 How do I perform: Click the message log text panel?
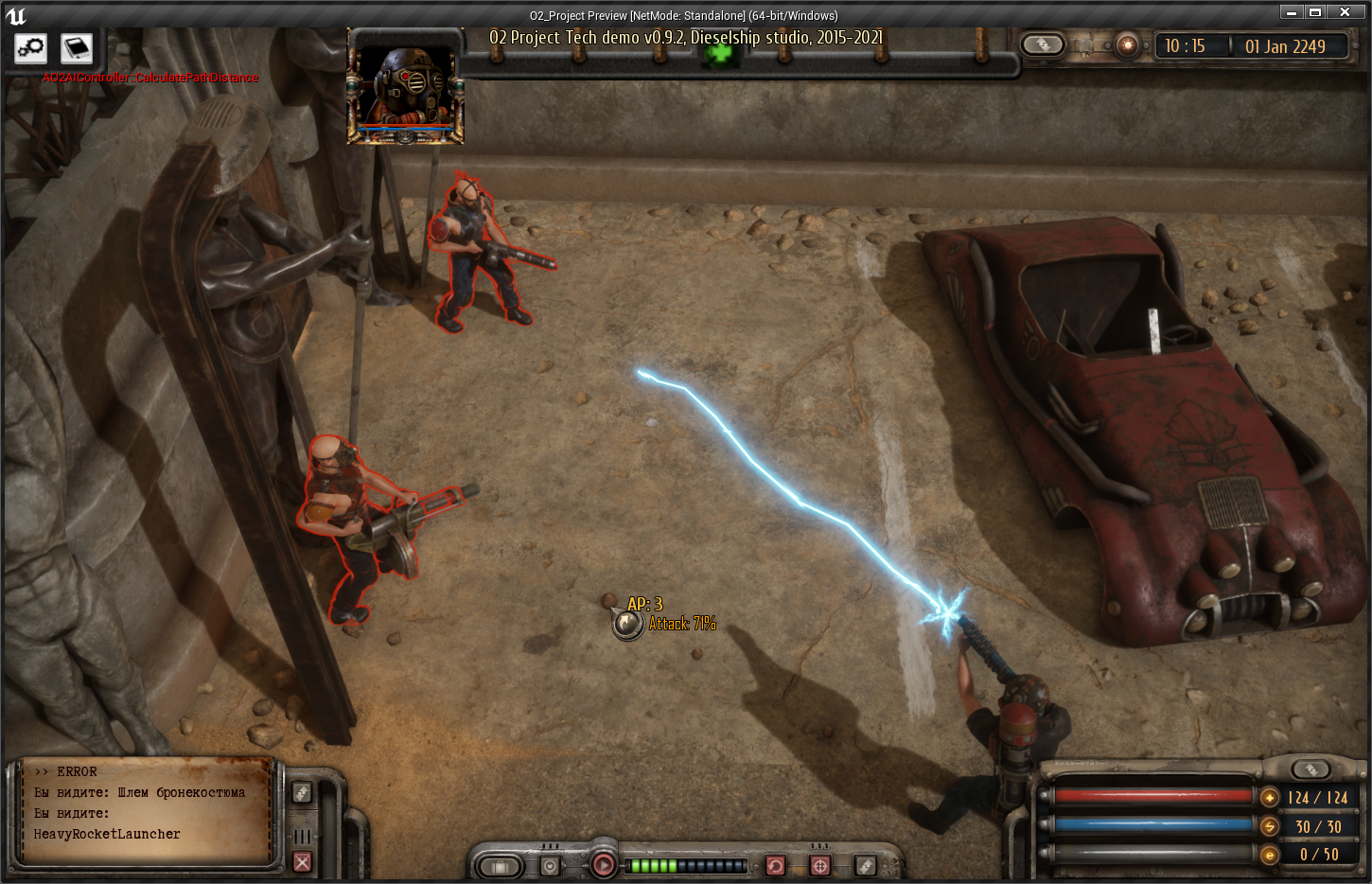(x=147, y=812)
